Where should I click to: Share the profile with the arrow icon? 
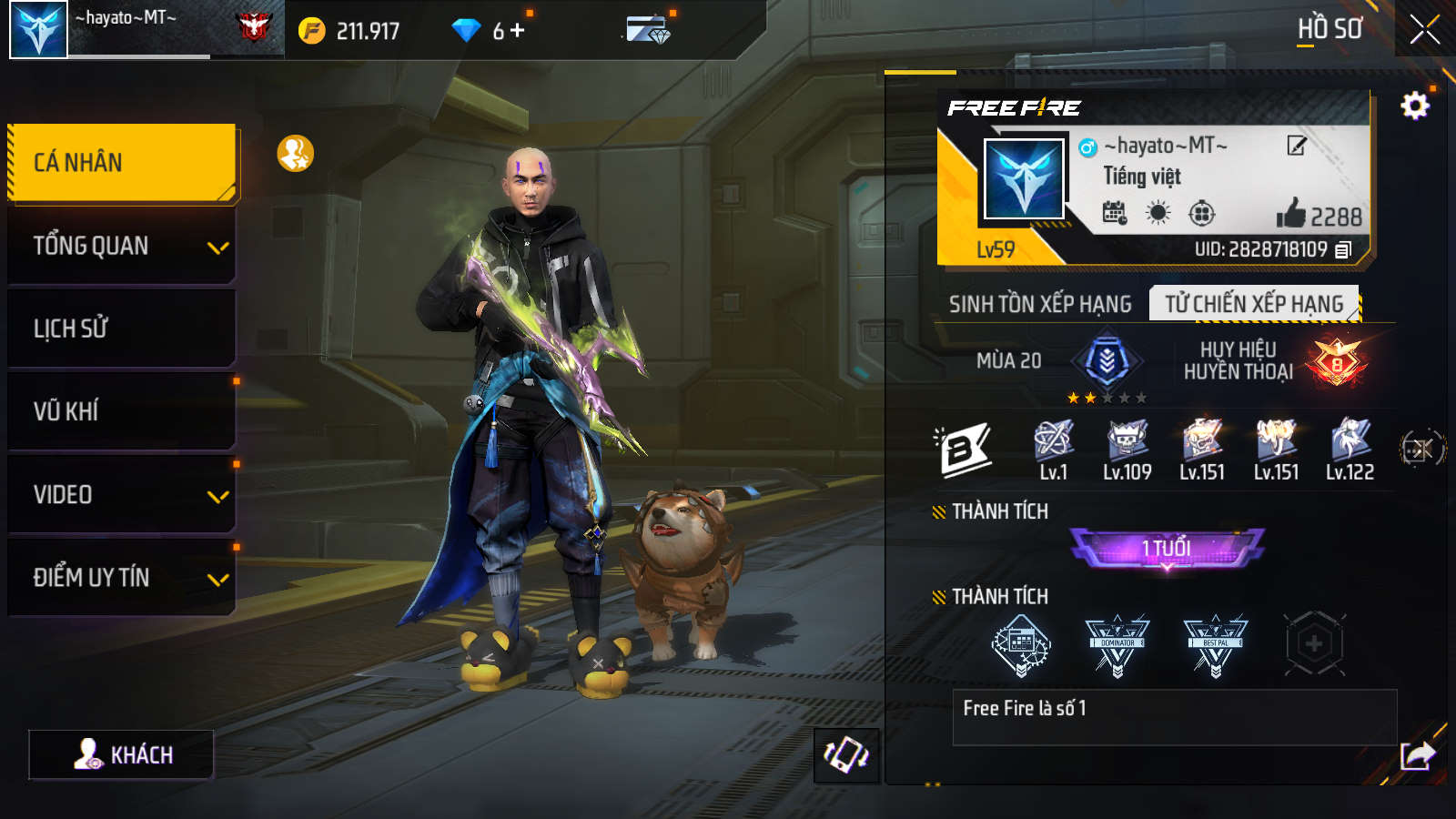(1417, 755)
